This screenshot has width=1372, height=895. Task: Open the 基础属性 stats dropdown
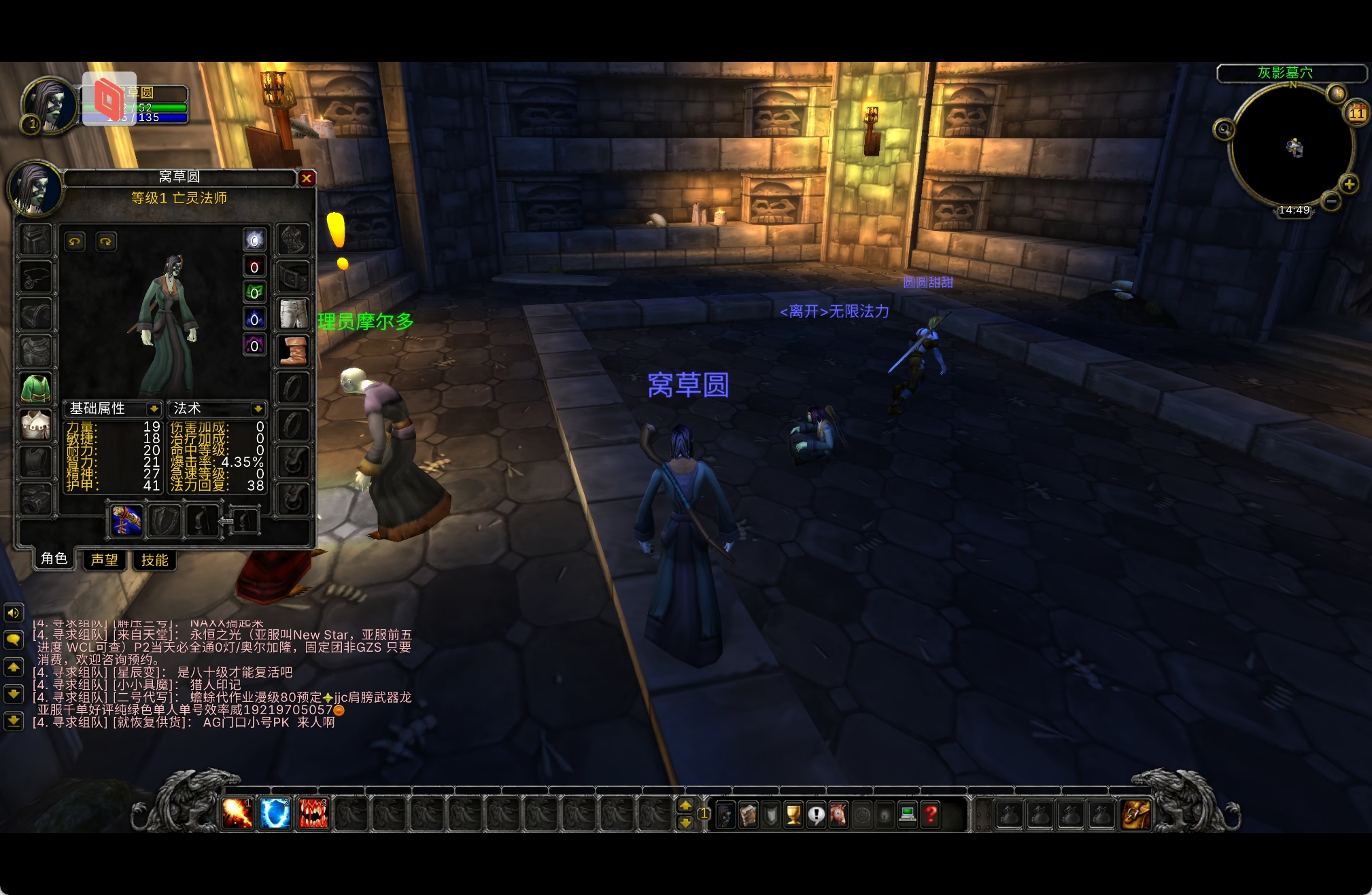(154, 408)
